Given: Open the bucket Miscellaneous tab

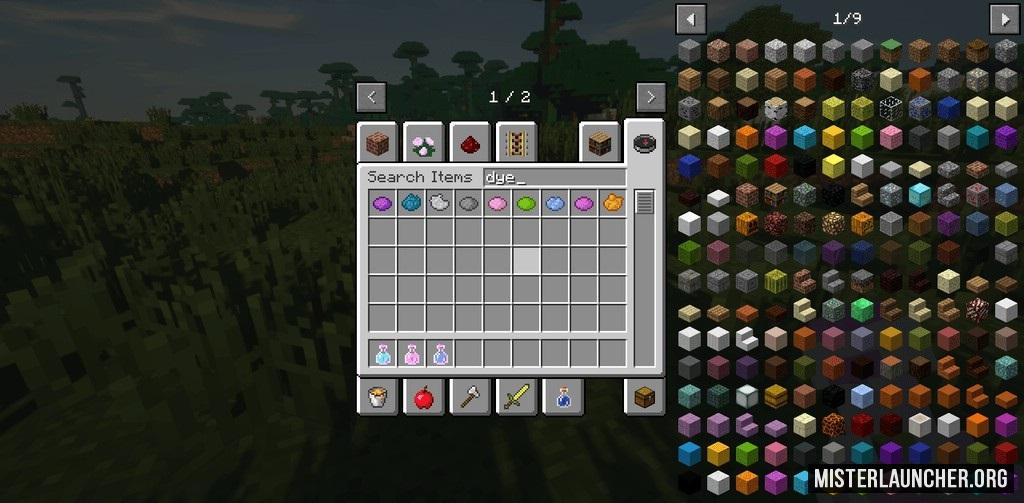Looking at the screenshot, I should 378,397.
